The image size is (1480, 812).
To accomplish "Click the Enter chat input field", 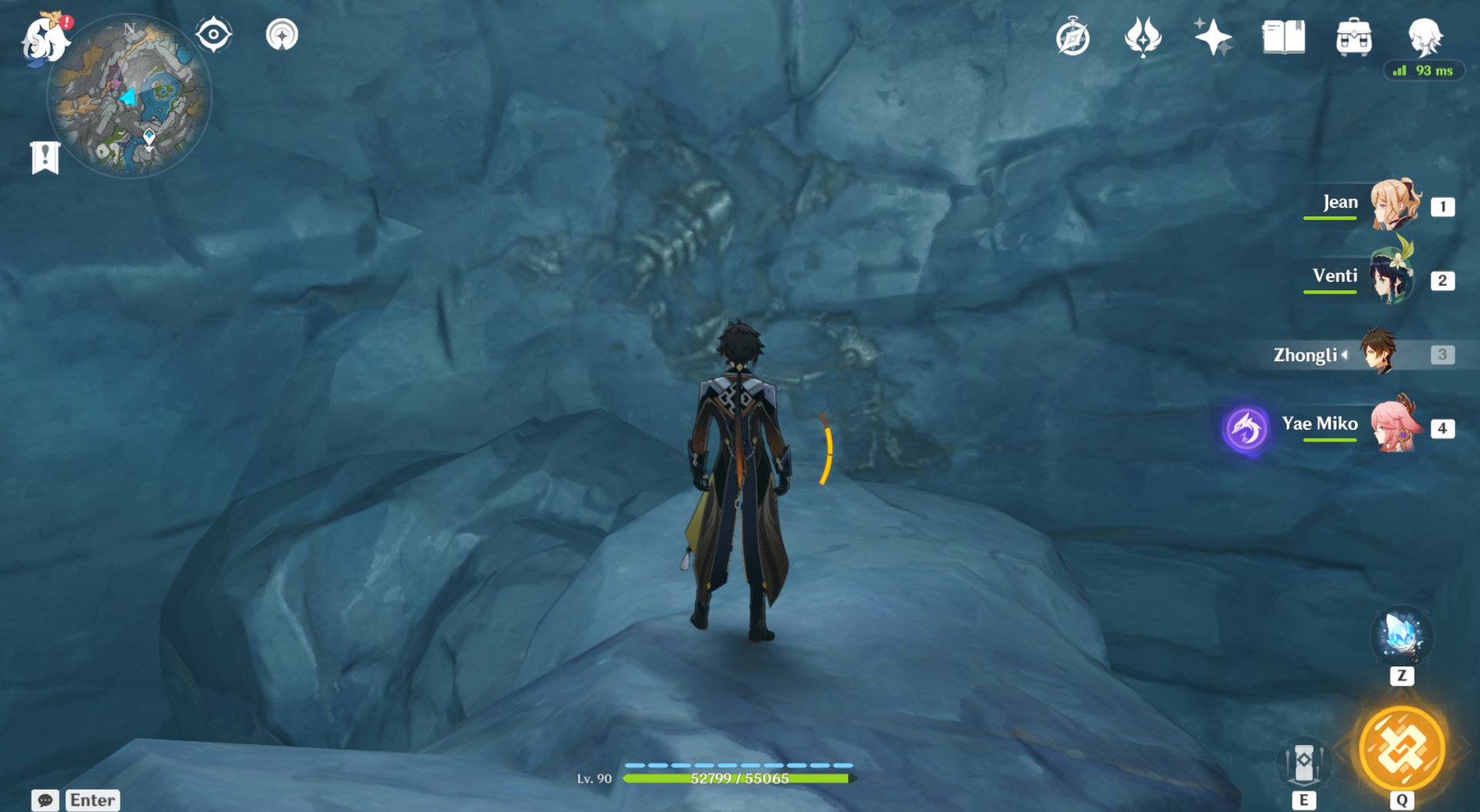I will click(x=92, y=800).
